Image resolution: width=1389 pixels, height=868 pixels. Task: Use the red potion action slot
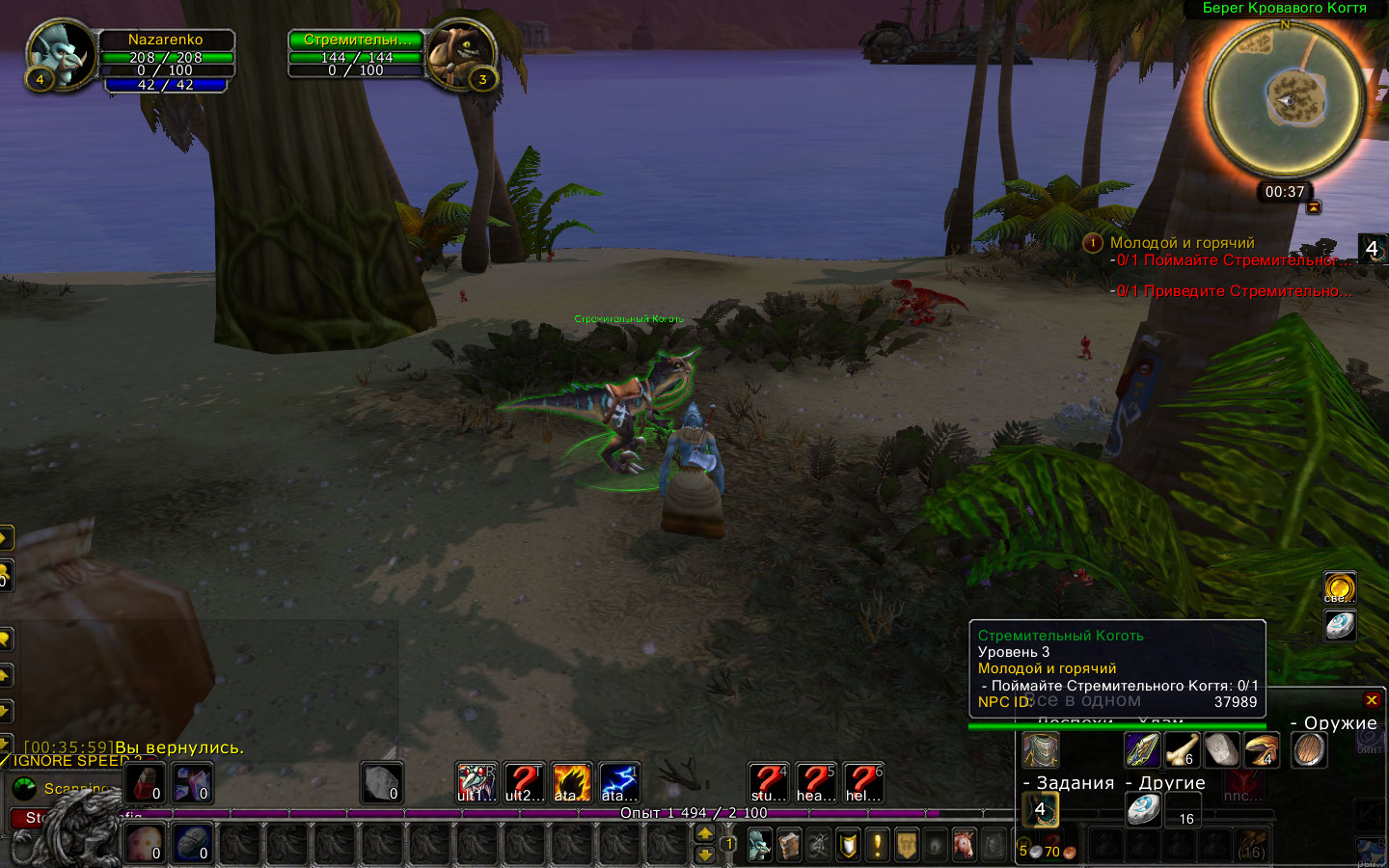[x=145, y=782]
